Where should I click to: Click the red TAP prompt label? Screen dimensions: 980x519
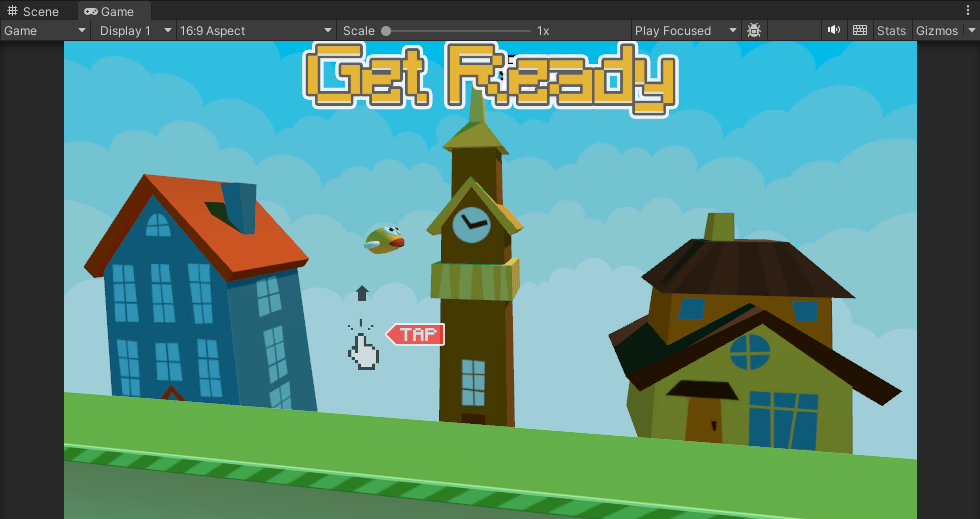click(417, 335)
